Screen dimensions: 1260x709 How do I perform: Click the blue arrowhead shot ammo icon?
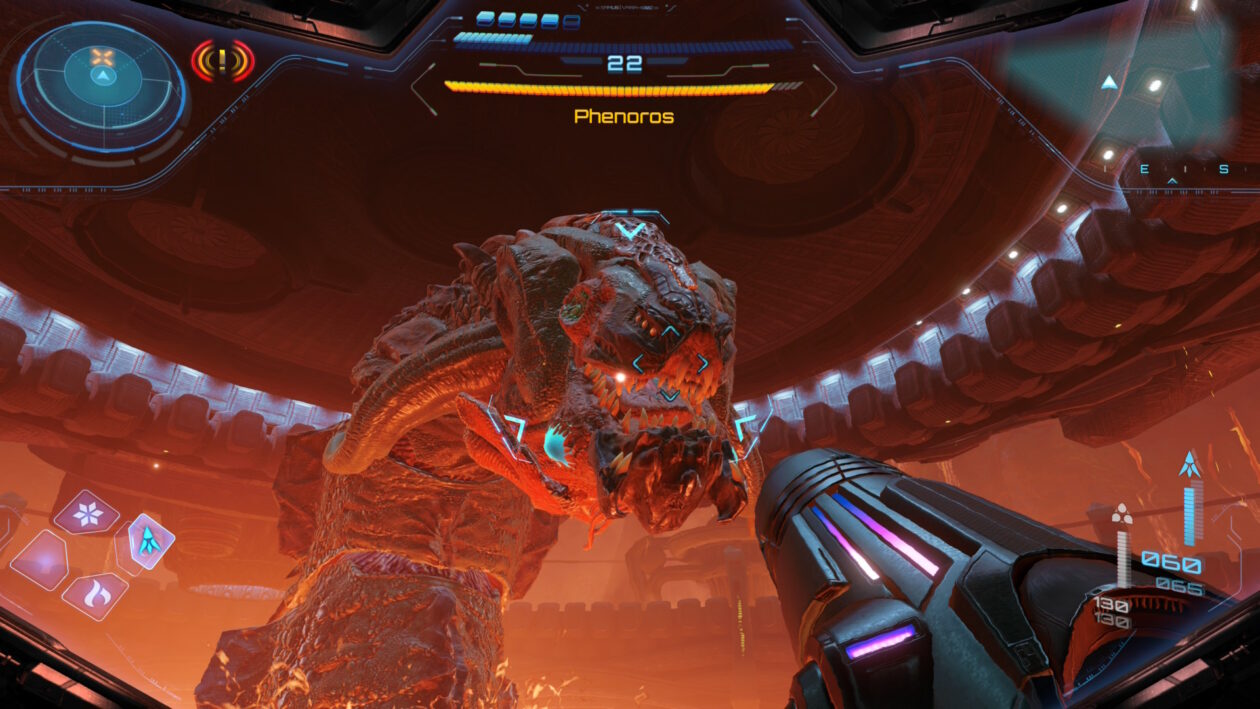[1189, 464]
